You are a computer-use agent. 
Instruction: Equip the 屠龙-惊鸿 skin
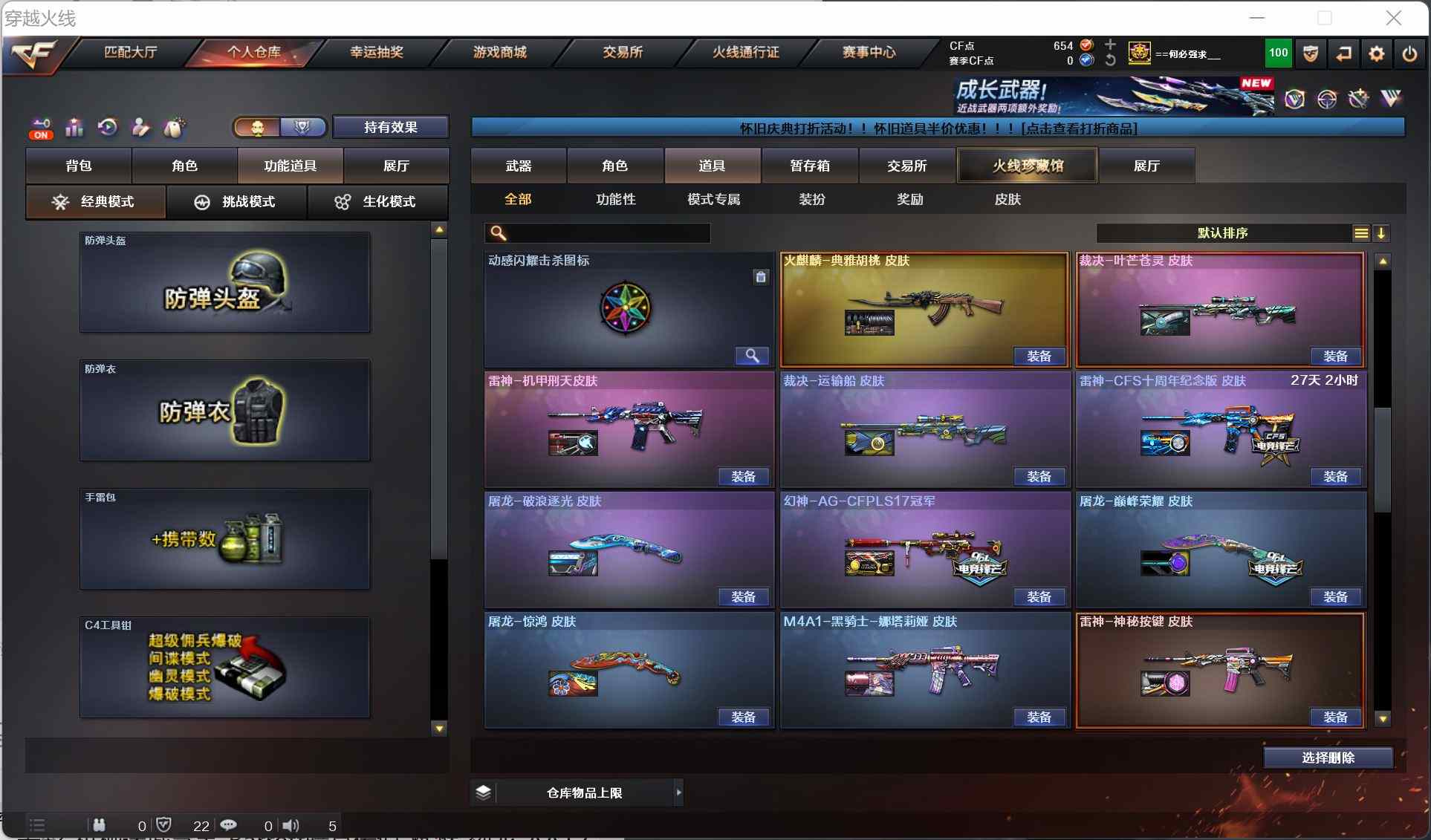coord(743,717)
